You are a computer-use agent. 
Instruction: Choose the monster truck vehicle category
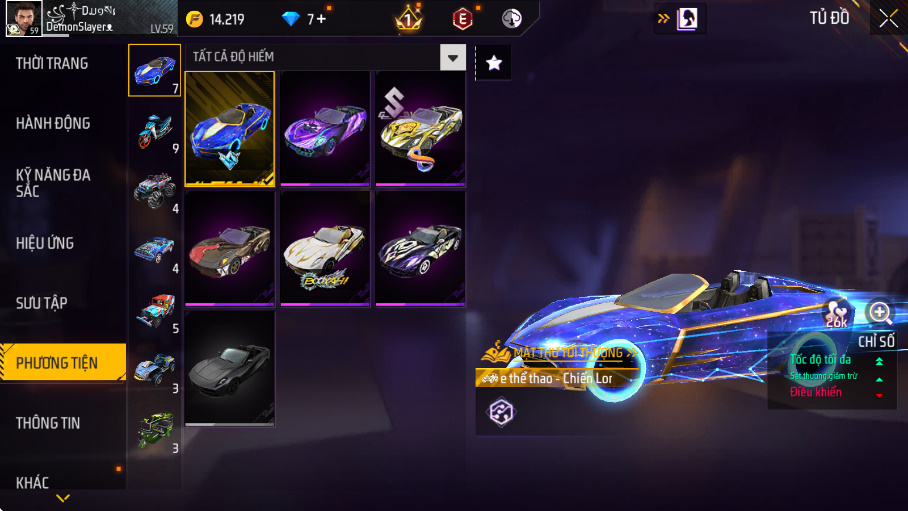pyautogui.click(x=154, y=190)
